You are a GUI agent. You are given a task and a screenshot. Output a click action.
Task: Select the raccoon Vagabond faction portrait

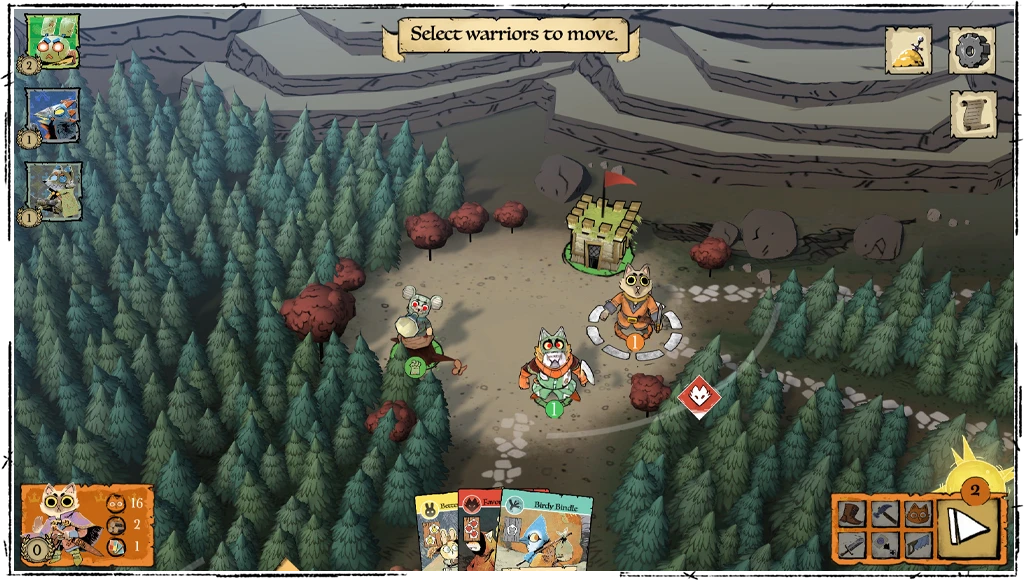(x=52, y=190)
